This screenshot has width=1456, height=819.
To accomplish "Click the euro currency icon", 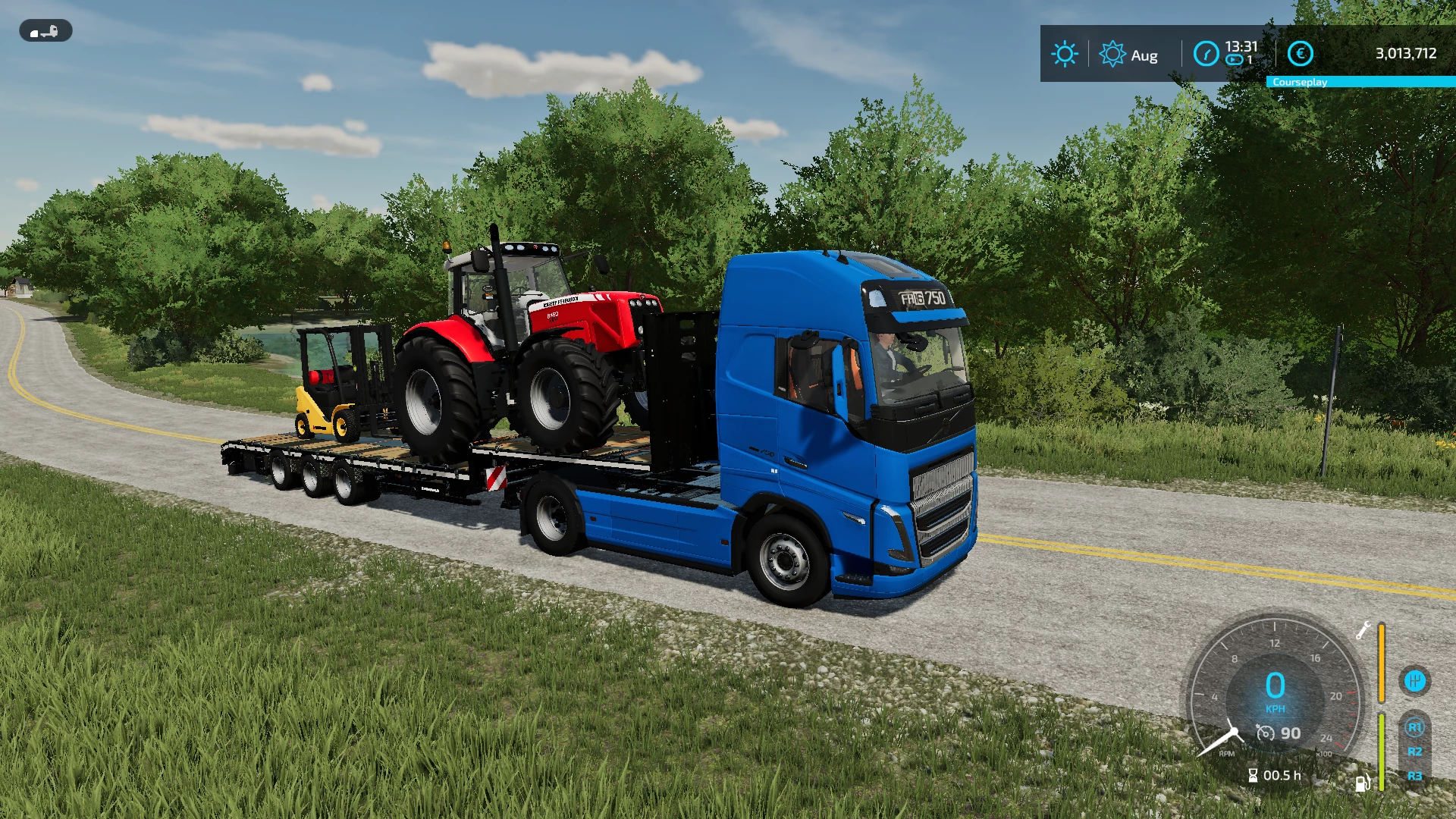I will [x=1301, y=53].
